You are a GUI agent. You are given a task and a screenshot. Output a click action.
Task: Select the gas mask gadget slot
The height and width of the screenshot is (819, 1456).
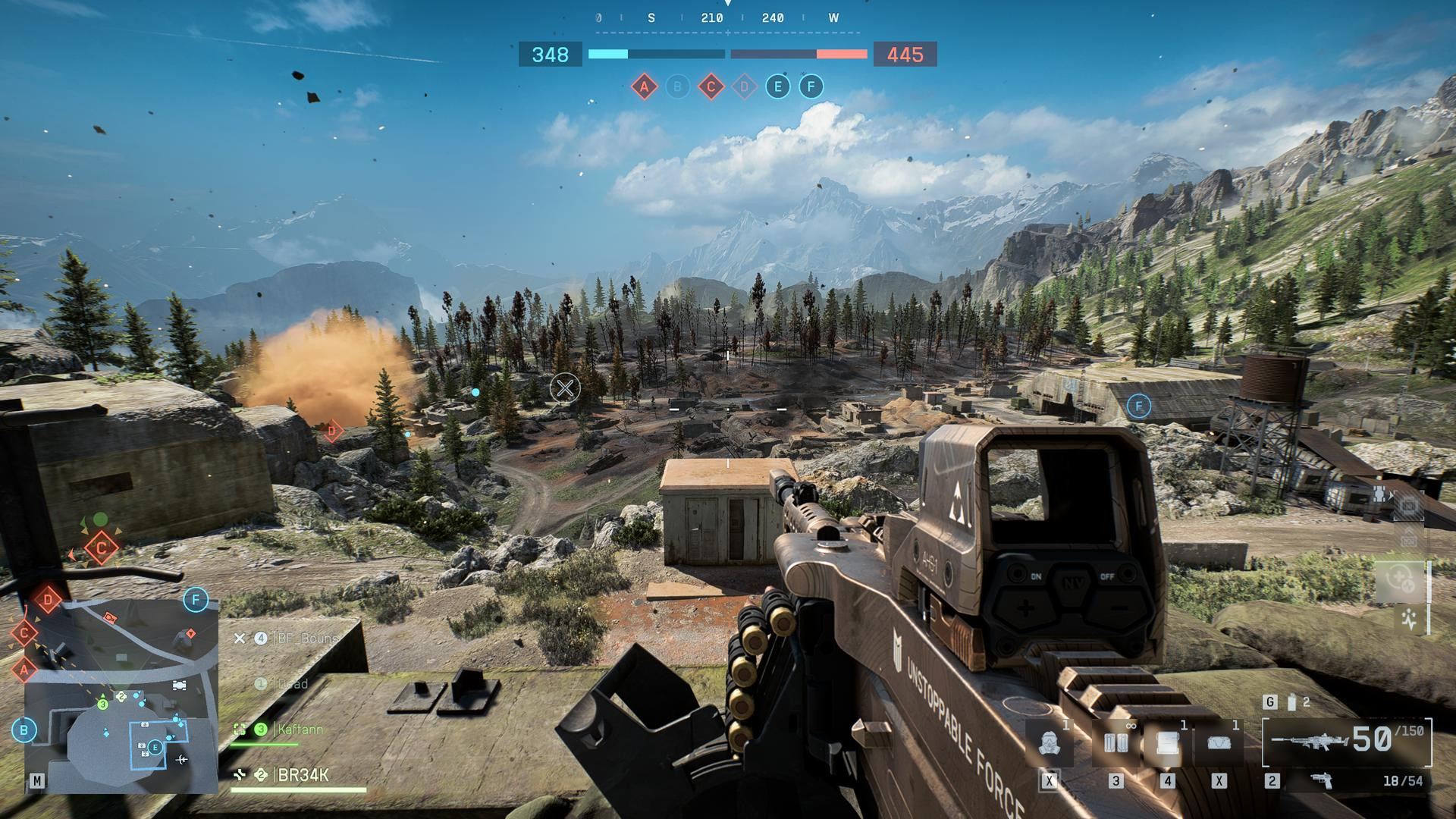(x=1050, y=742)
